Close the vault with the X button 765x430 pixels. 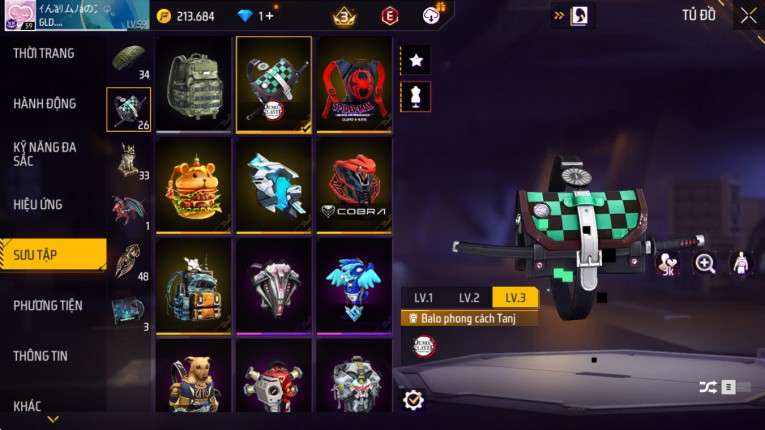748,15
